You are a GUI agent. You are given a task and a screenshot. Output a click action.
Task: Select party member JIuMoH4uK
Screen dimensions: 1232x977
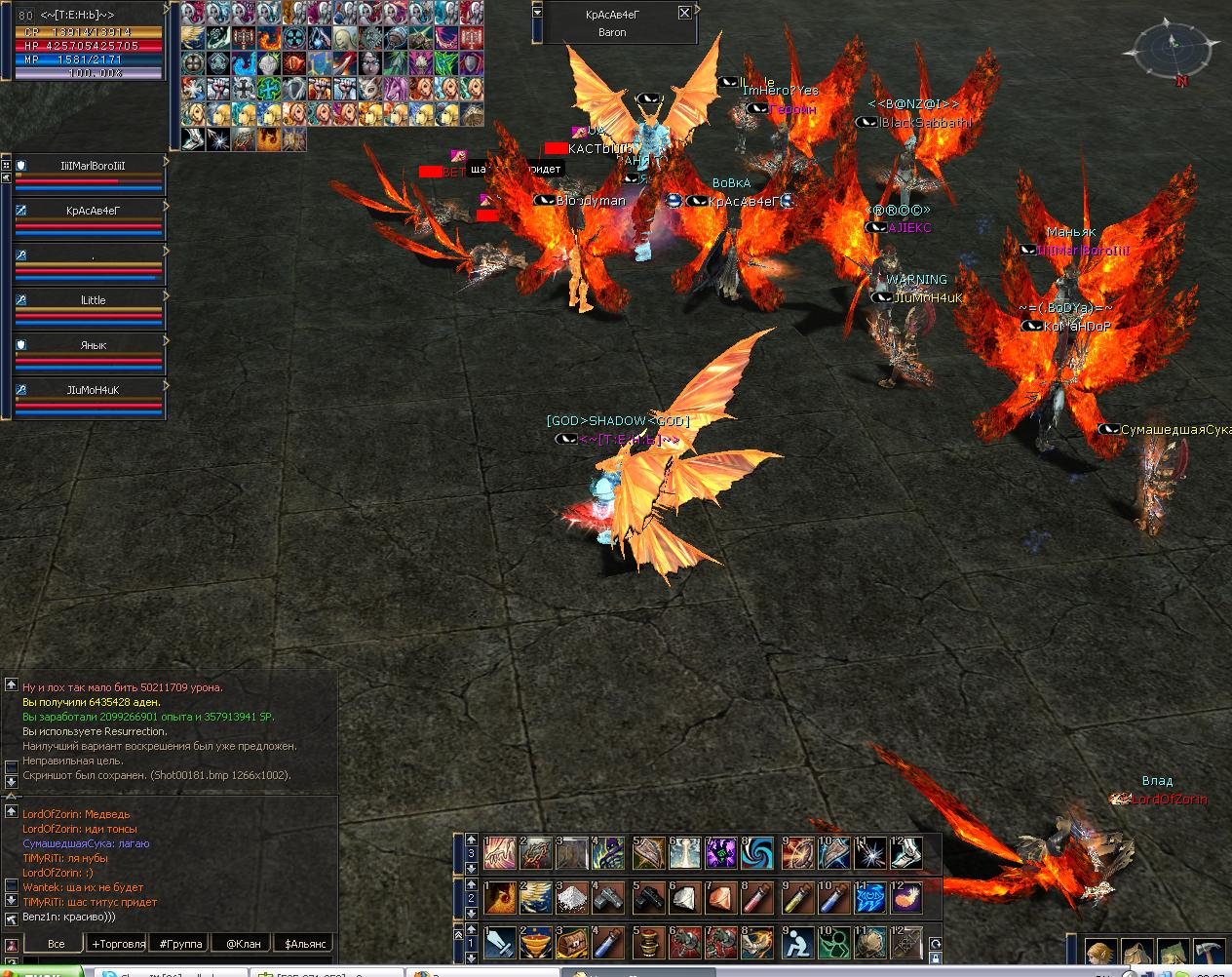point(93,390)
